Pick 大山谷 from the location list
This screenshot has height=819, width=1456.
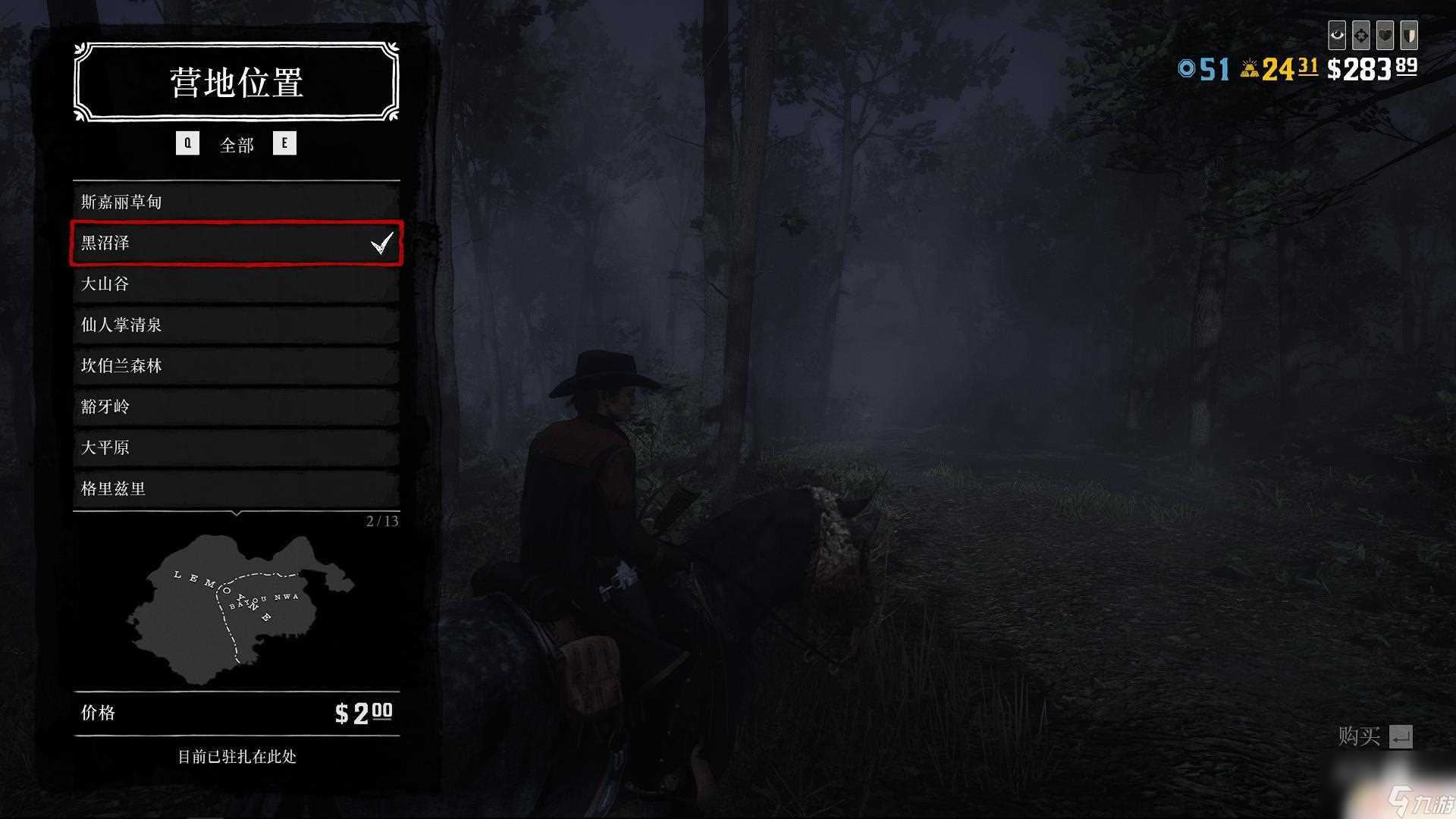(x=236, y=284)
